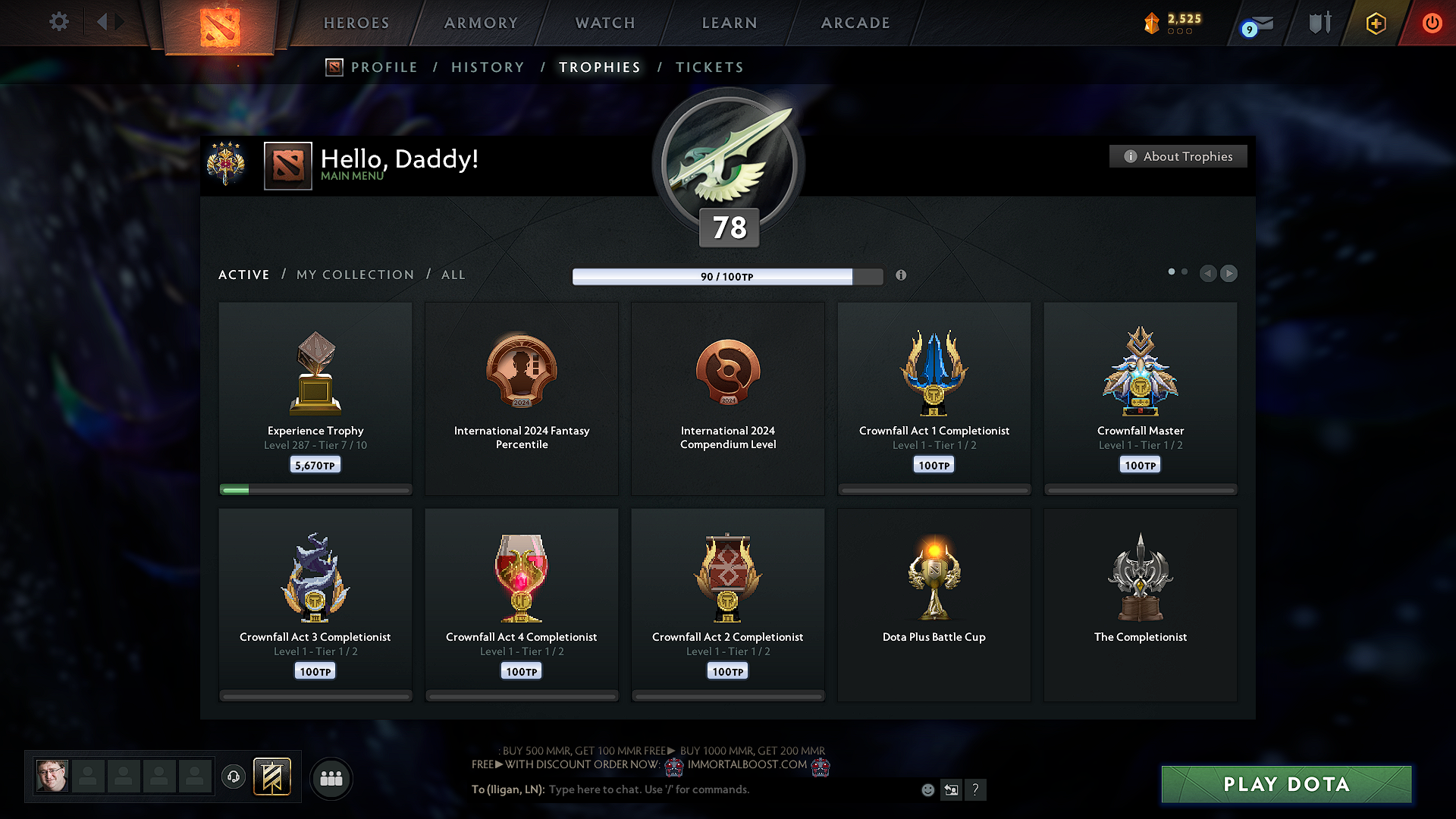Open the About Trophies button

1178,156
